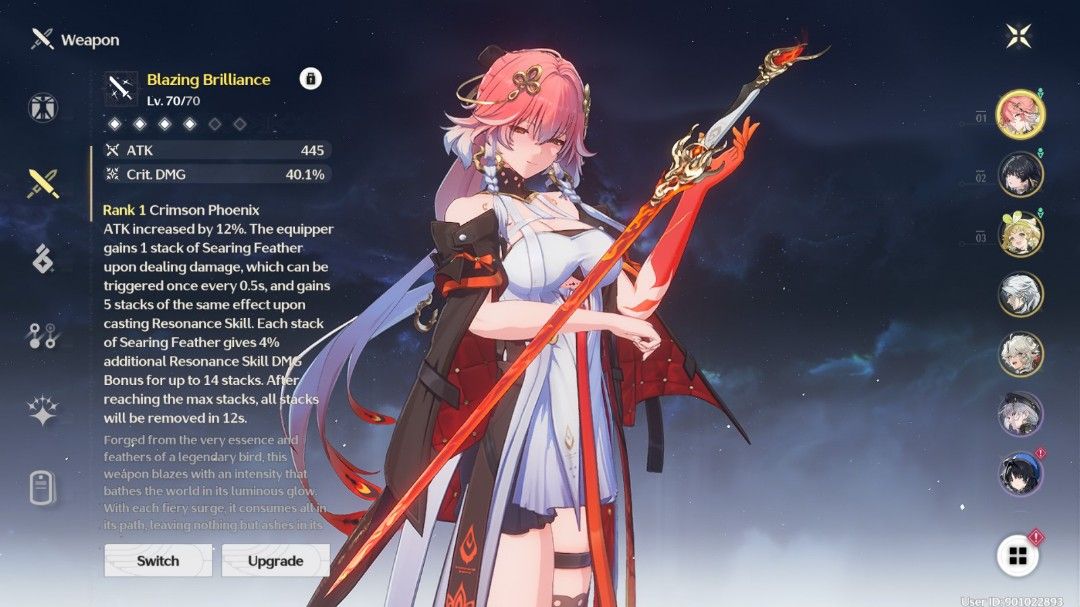1080x607 pixels.
Task: Select the crossed swords Weapon tab
Action: 43,183
